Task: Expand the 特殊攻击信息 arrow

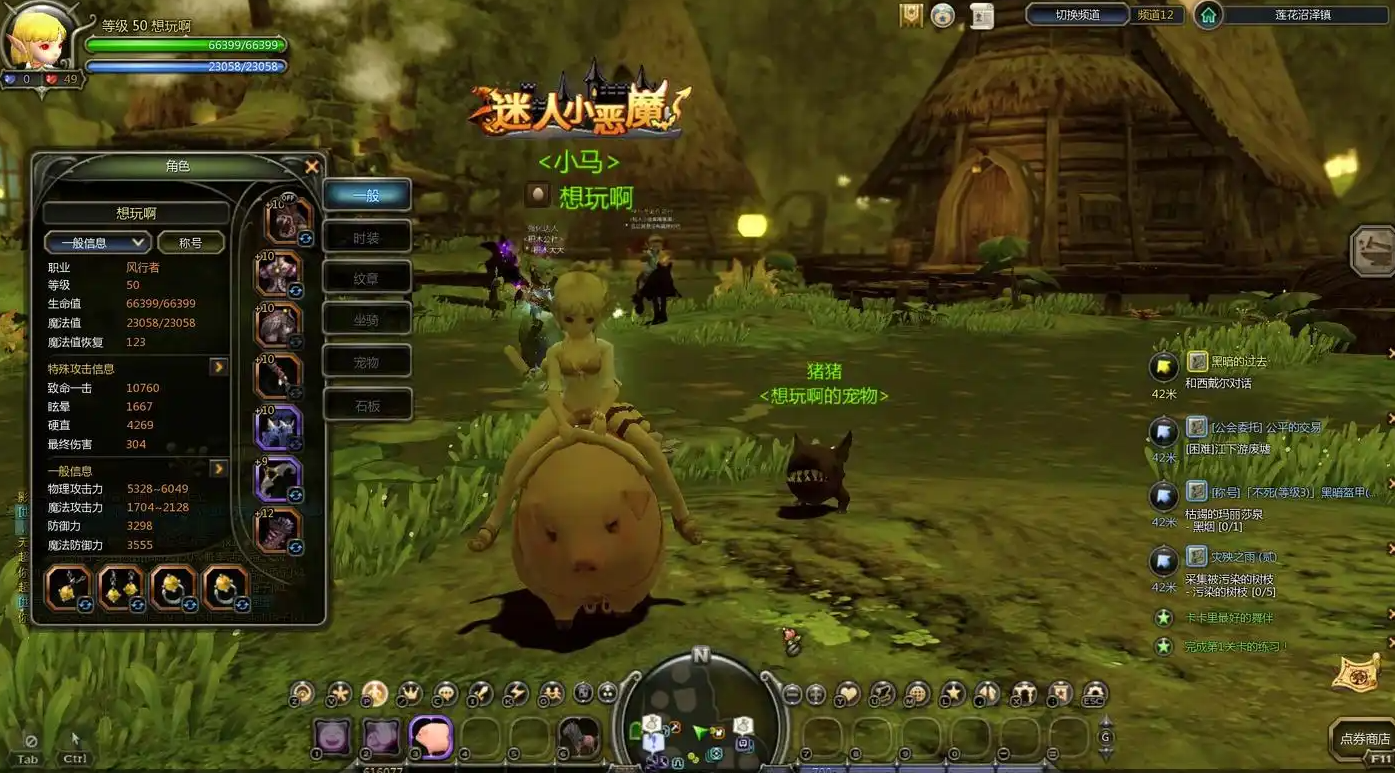Action: [x=218, y=368]
